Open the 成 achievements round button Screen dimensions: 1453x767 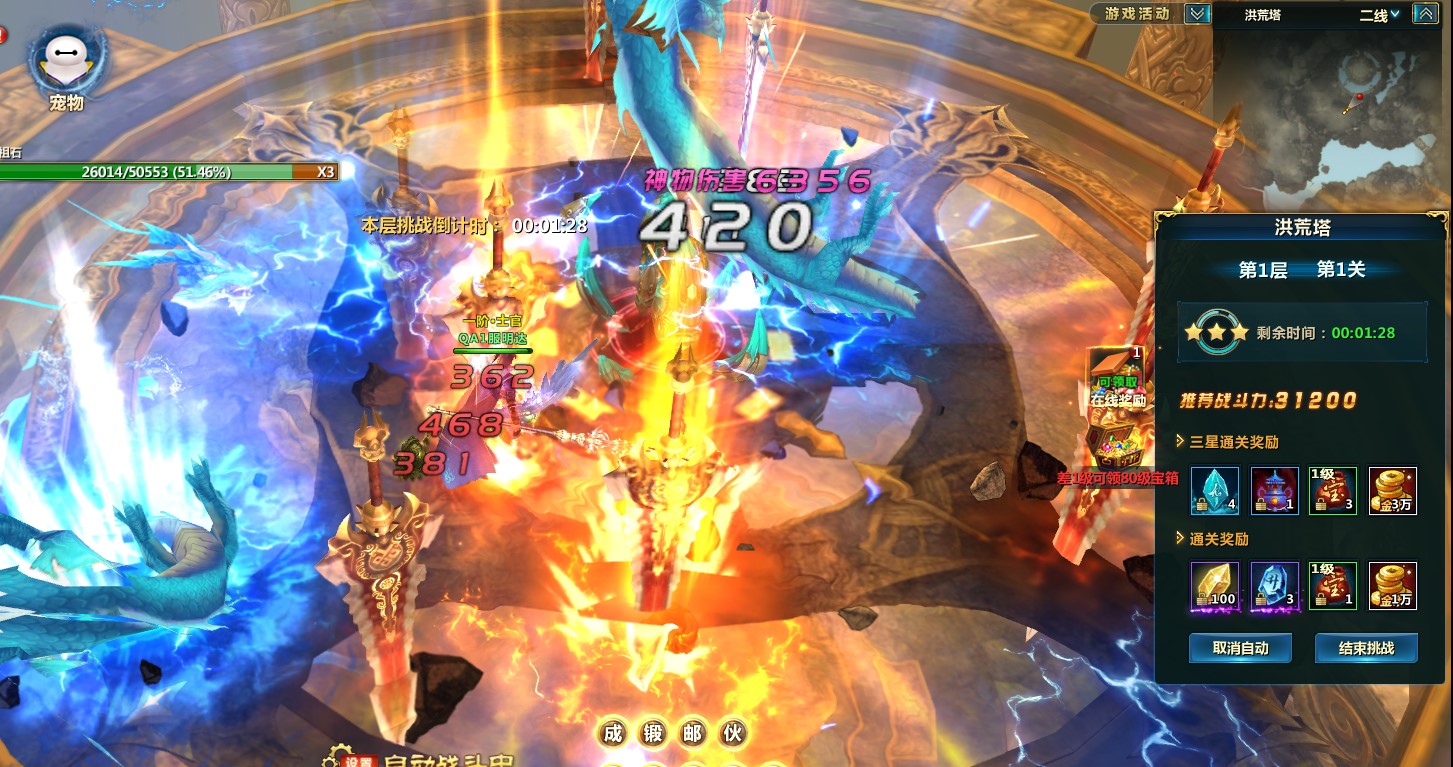point(613,734)
